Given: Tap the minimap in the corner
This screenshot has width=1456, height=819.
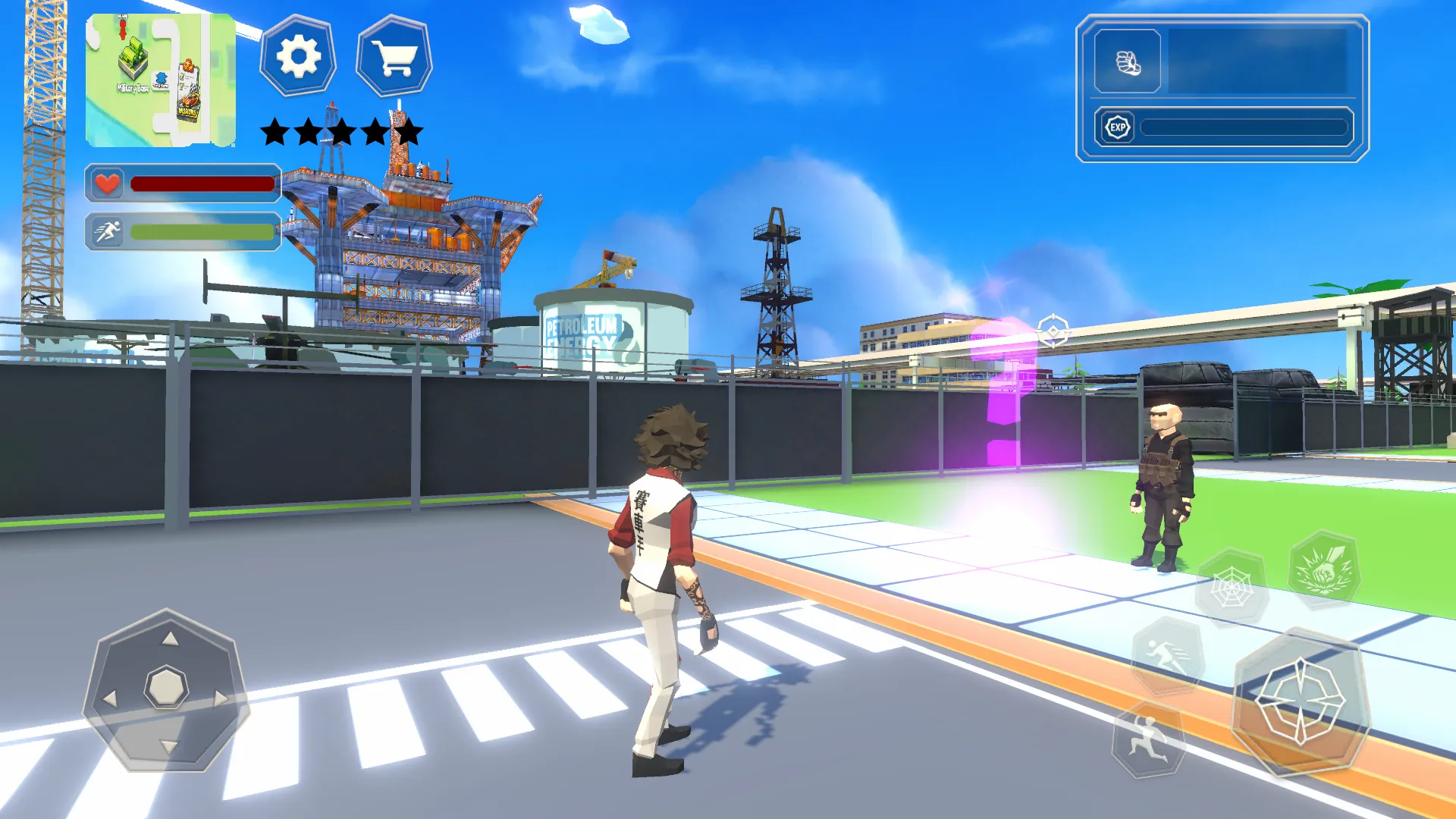Looking at the screenshot, I should point(160,80).
